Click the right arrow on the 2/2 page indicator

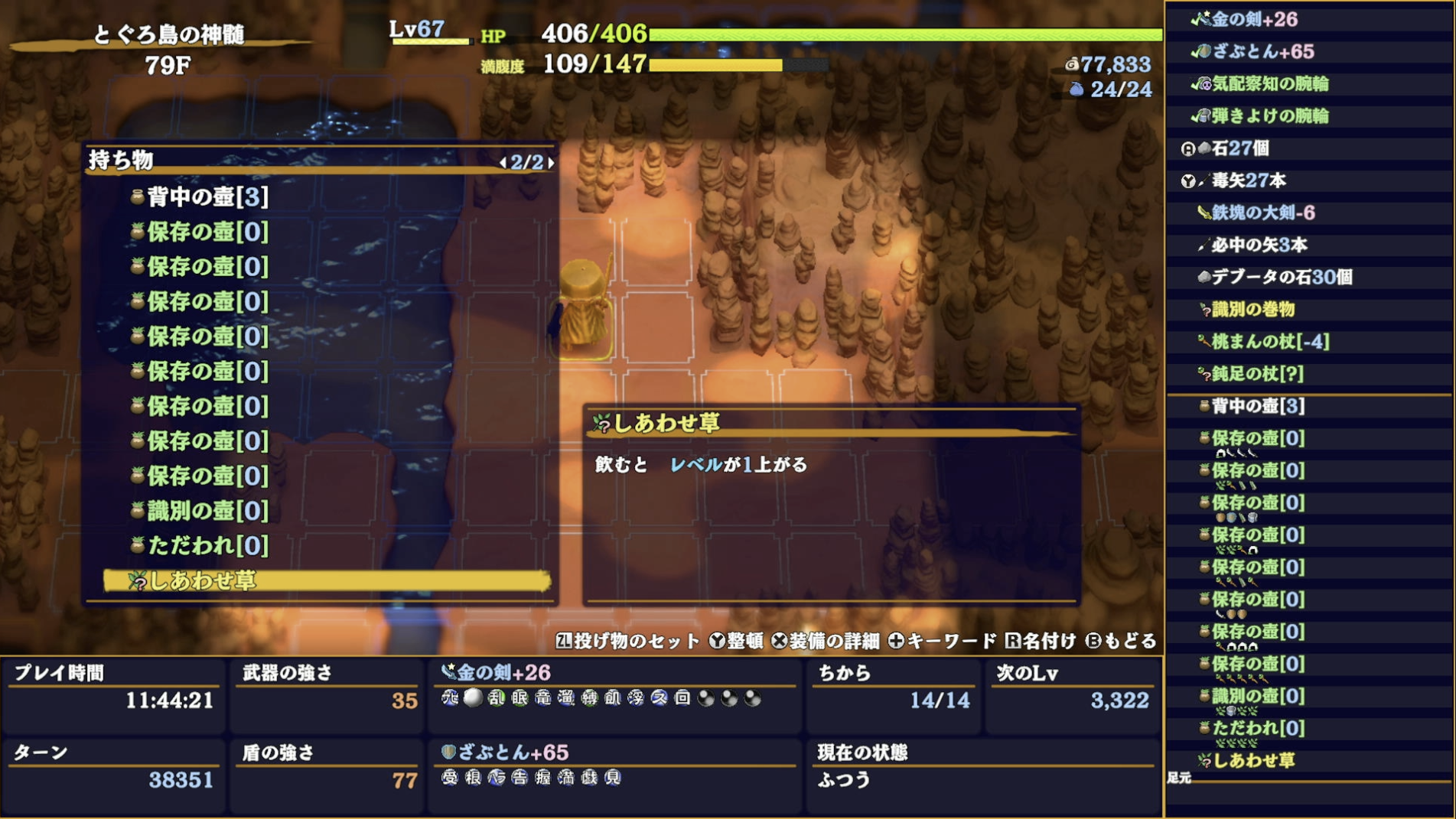pyautogui.click(x=551, y=162)
